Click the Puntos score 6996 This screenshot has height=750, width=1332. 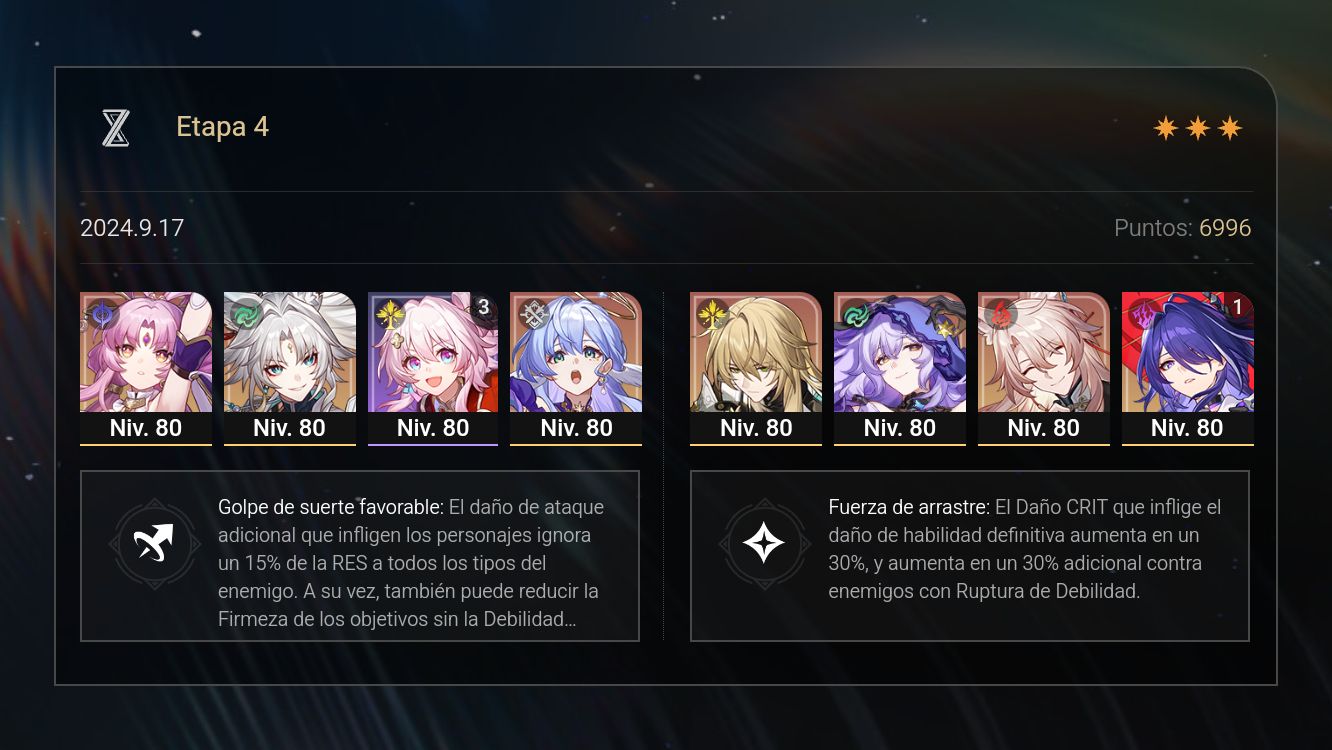1225,228
